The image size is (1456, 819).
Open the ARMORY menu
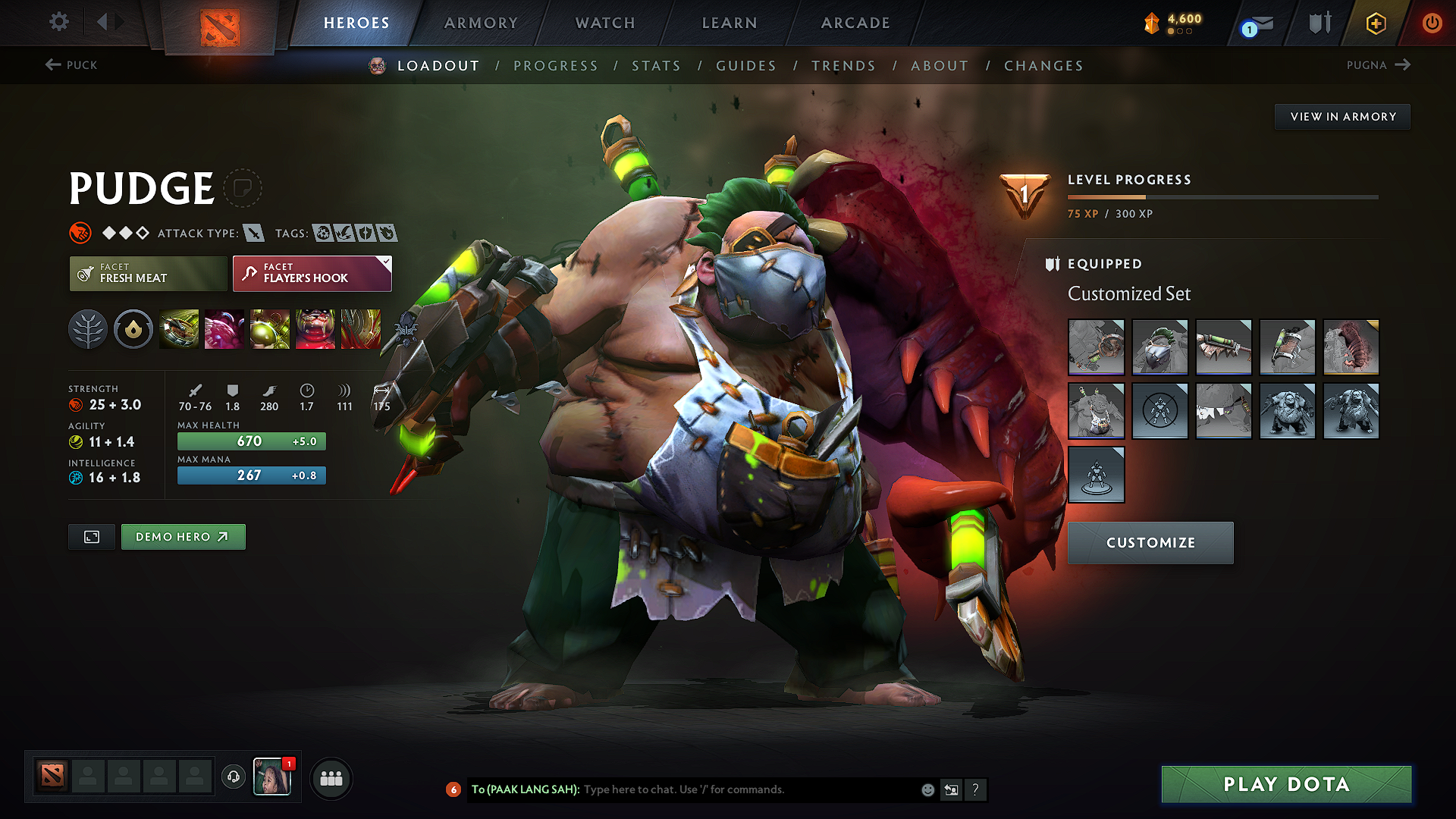coord(481,23)
